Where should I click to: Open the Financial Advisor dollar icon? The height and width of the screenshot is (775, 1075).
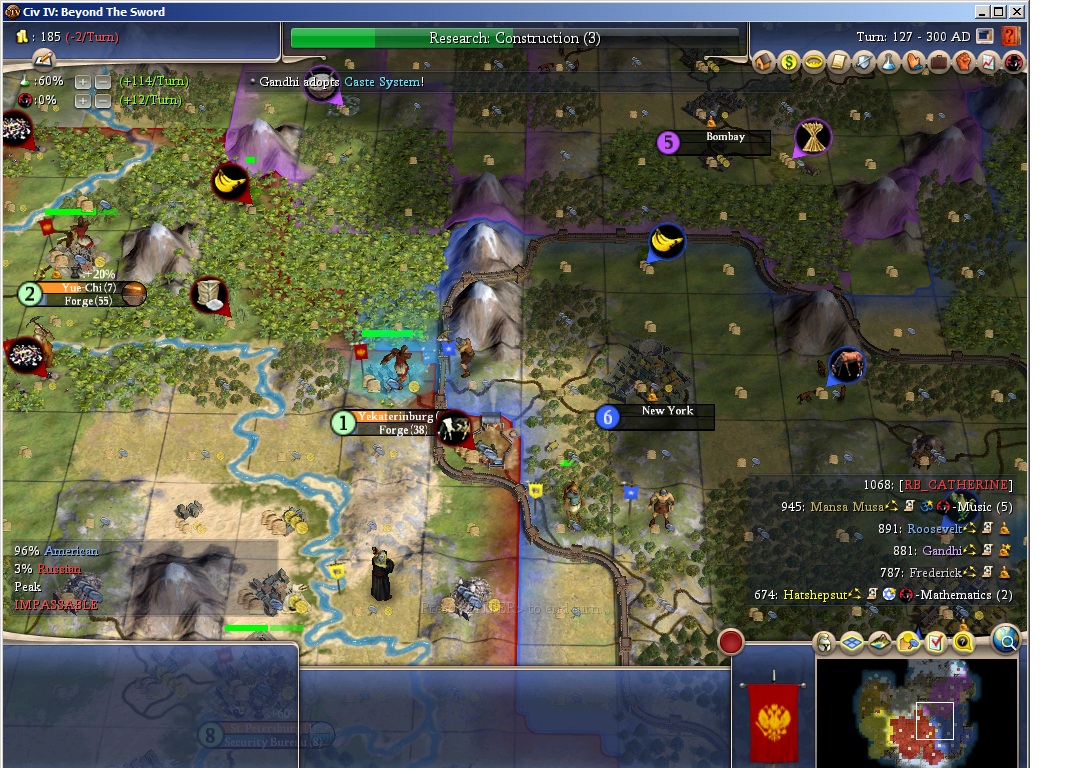point(789,62)
